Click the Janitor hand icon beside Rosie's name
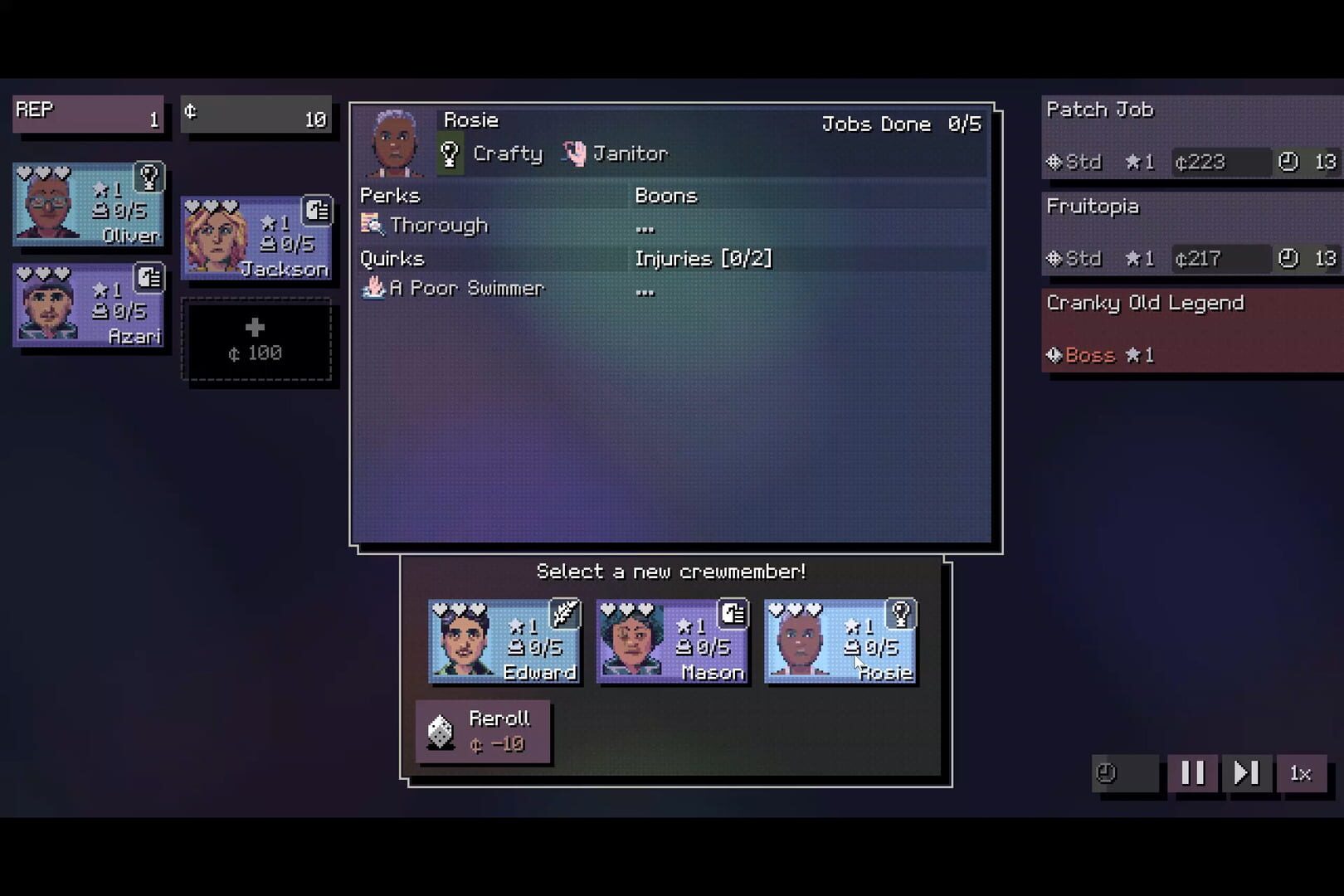The image size is (1344, 896). point(575,152)
